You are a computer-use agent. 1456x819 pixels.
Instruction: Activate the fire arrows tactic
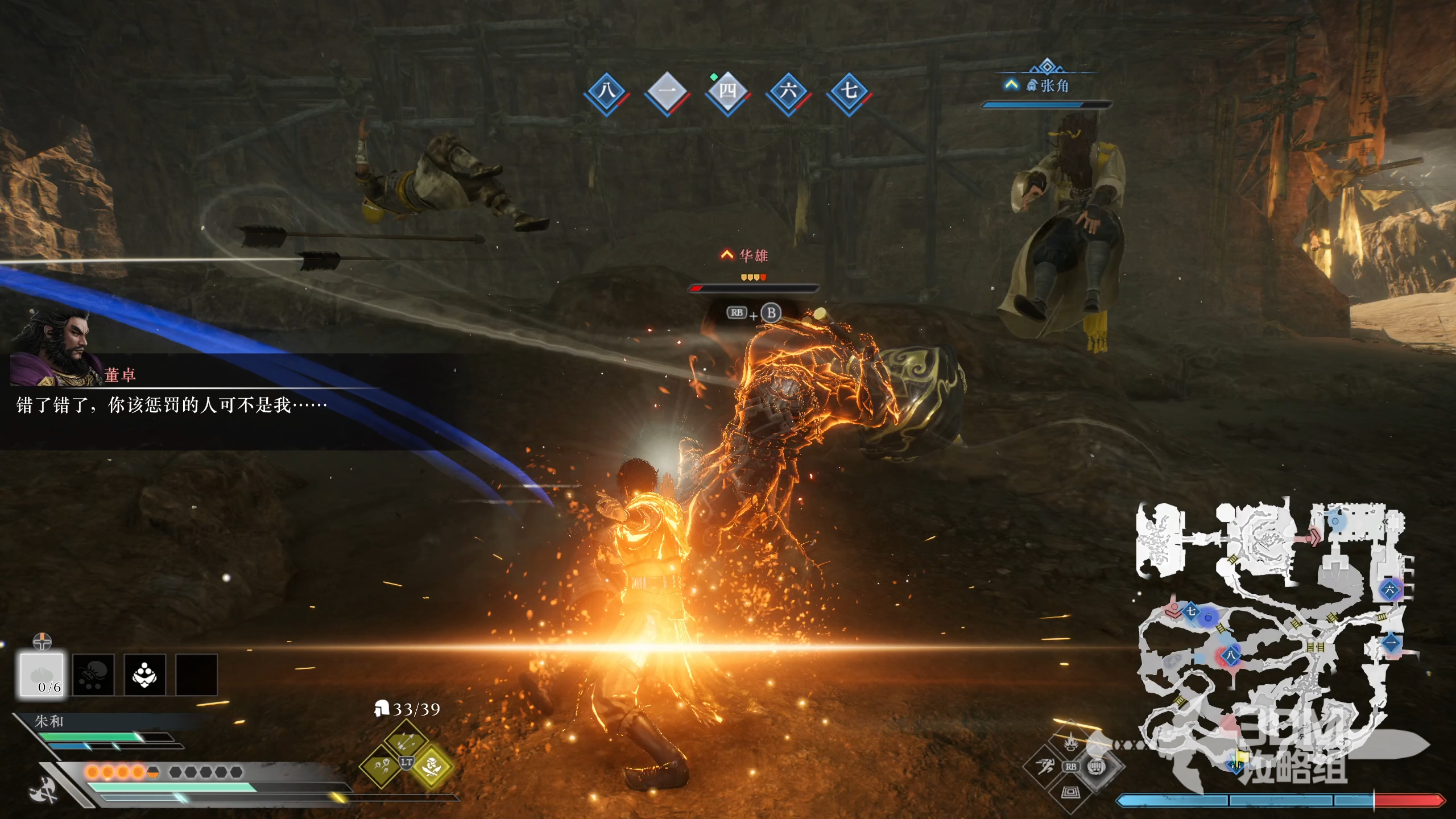[x=382, y=766]
